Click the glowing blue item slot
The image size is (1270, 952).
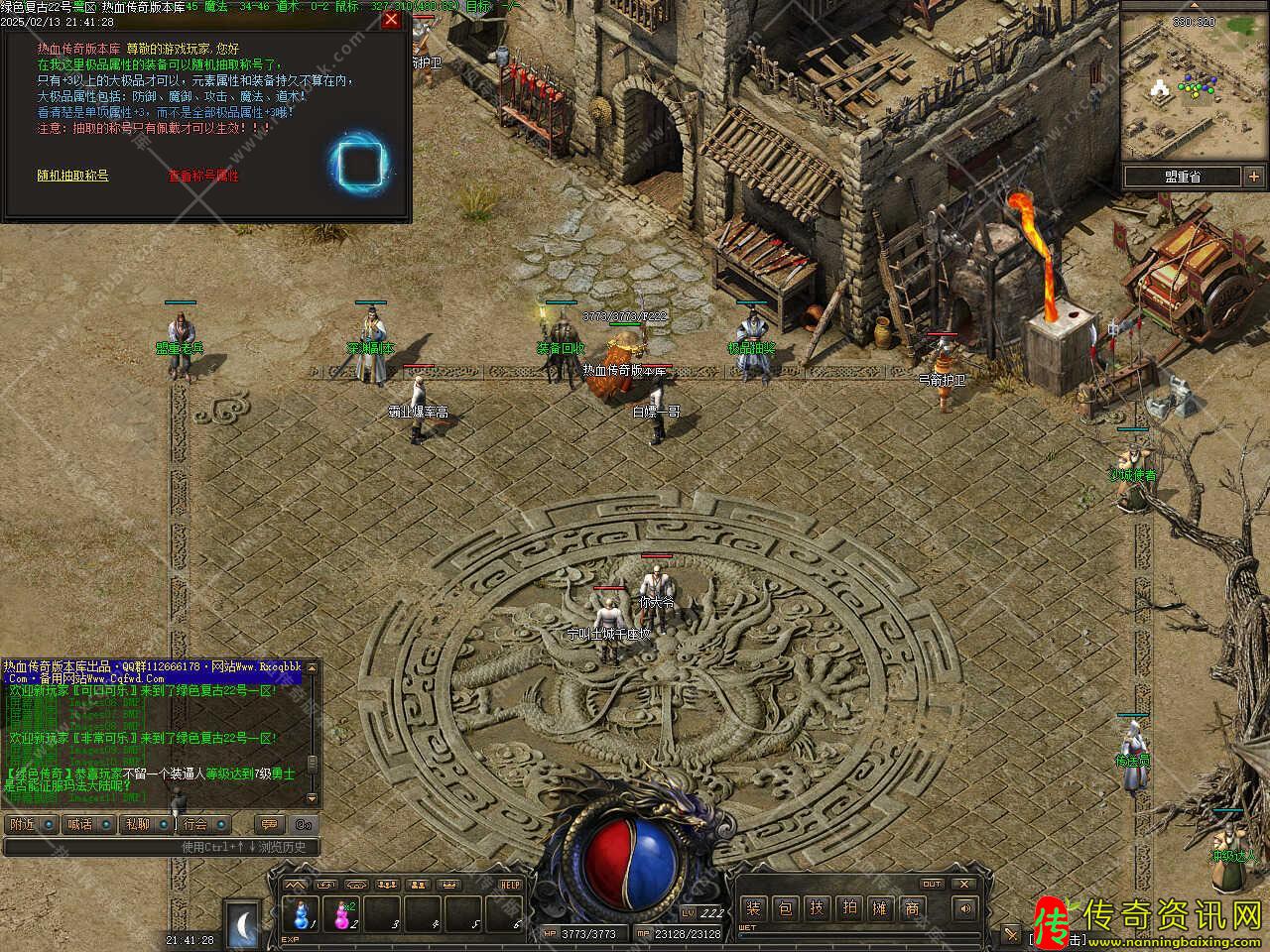click(x=359, y=161)
